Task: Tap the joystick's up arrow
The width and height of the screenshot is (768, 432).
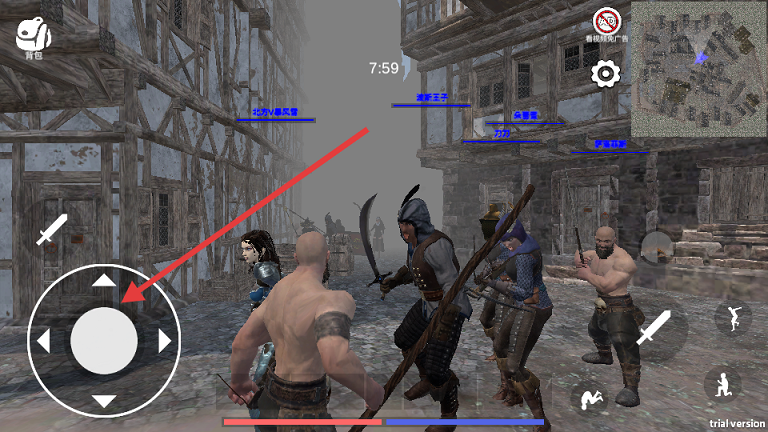Action: pyautogui.click(x=104, y=280)
